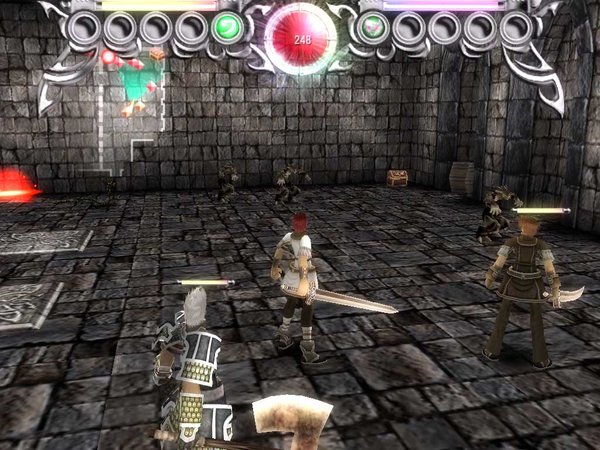Click the green-and-red gem slot
The width and height of the screenshot is (600, 450).
point(372,26)
